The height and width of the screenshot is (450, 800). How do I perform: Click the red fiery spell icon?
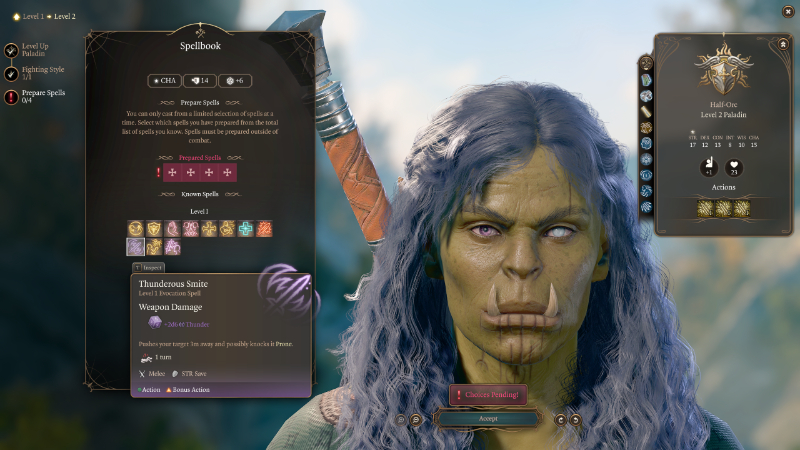click(264, 229)
